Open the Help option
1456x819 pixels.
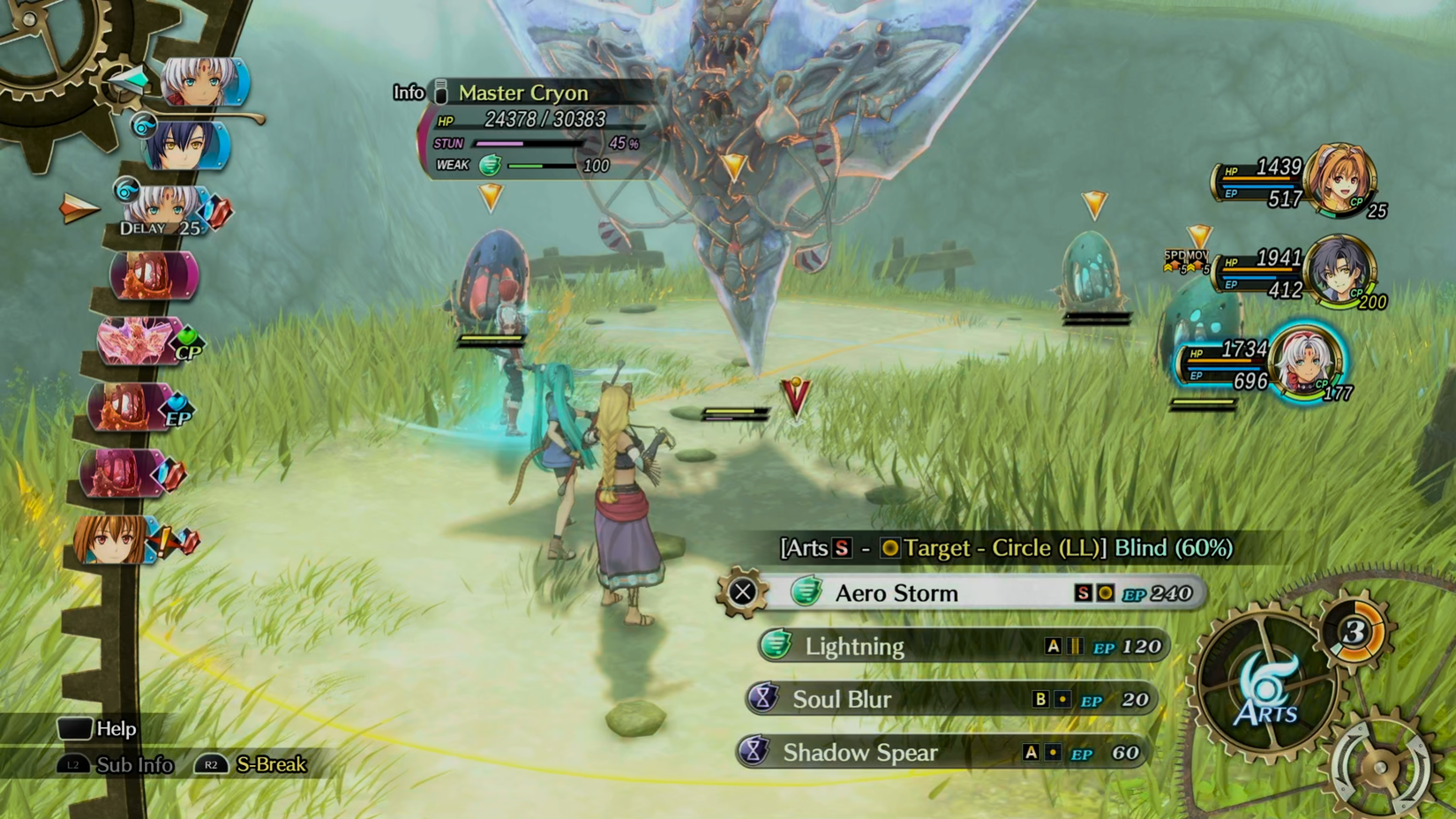point(99,728)
